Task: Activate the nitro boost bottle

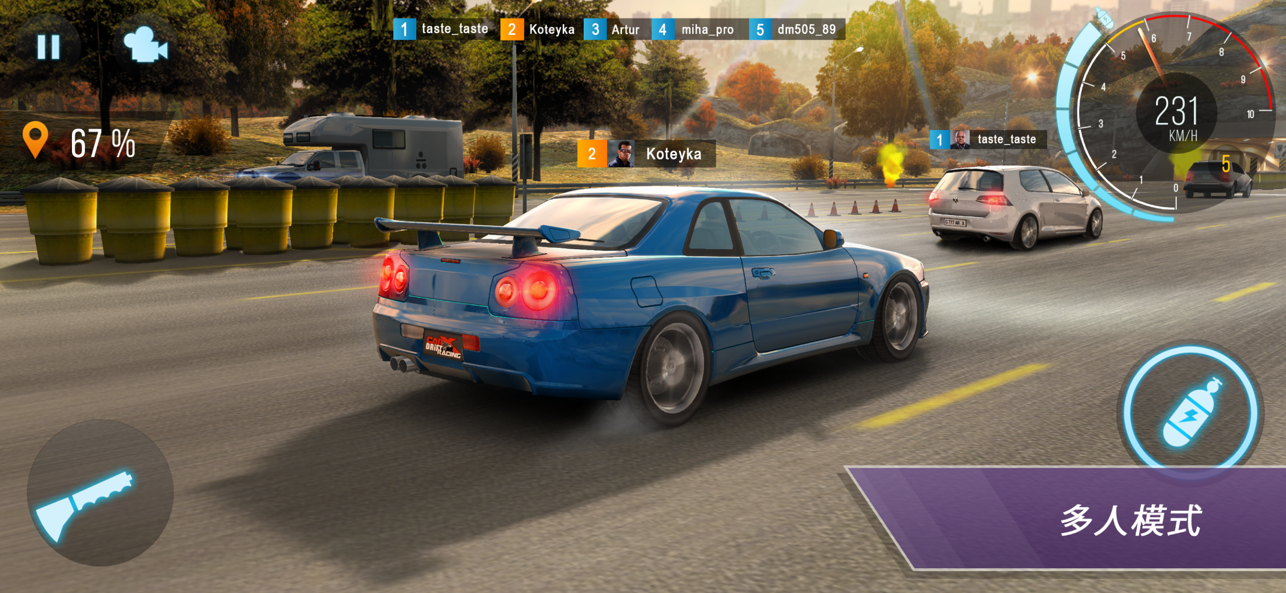Action: coord(1189,411)
